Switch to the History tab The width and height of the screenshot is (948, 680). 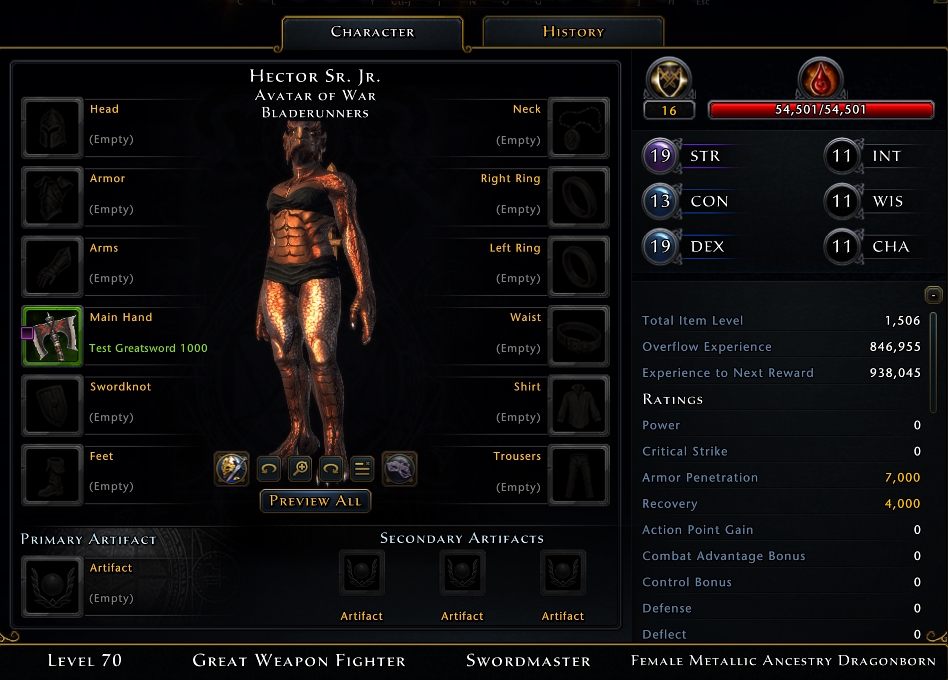click(x=573, y=32)
